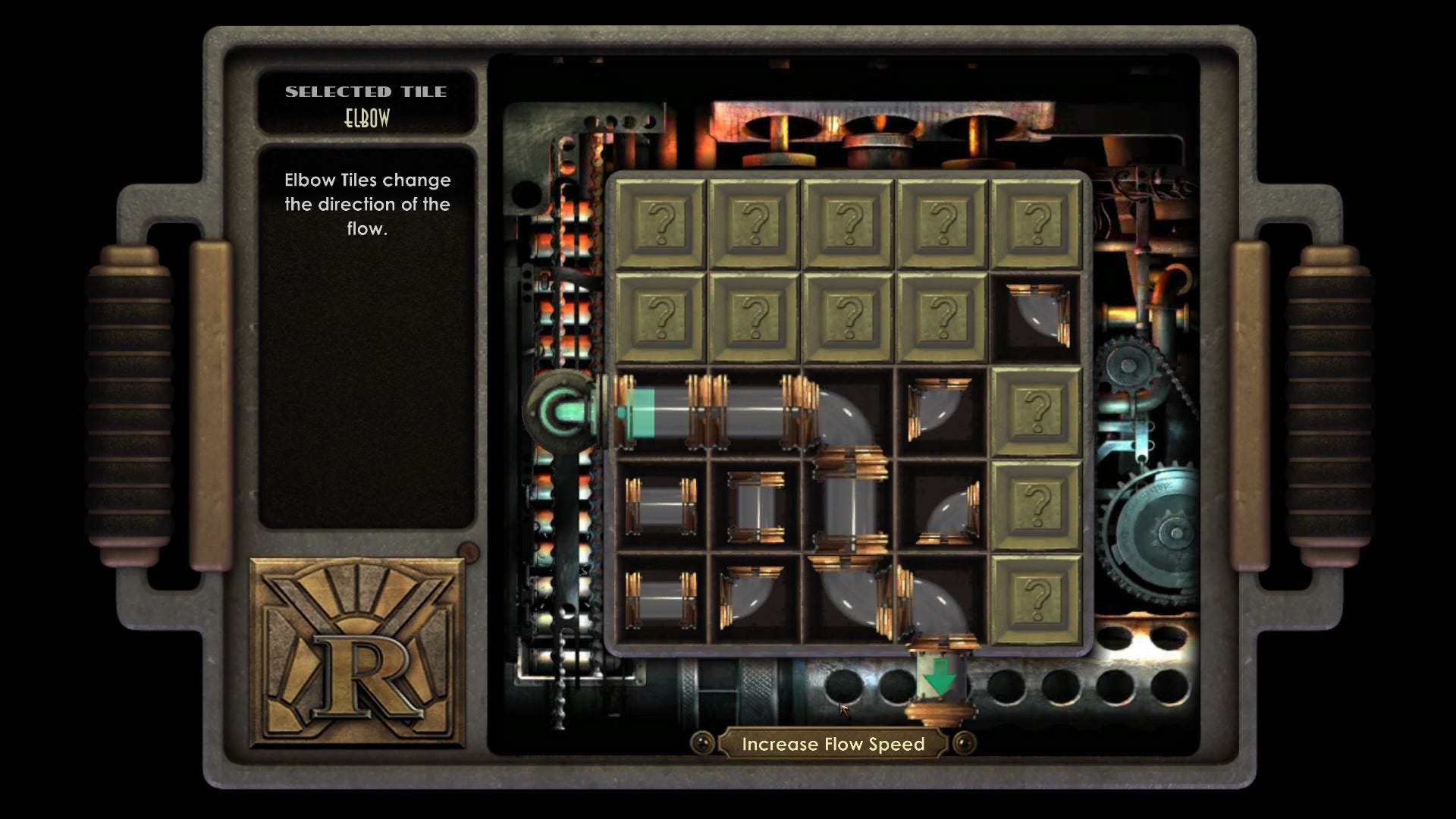Click the Increase Flow Speed button

[833, 744]
